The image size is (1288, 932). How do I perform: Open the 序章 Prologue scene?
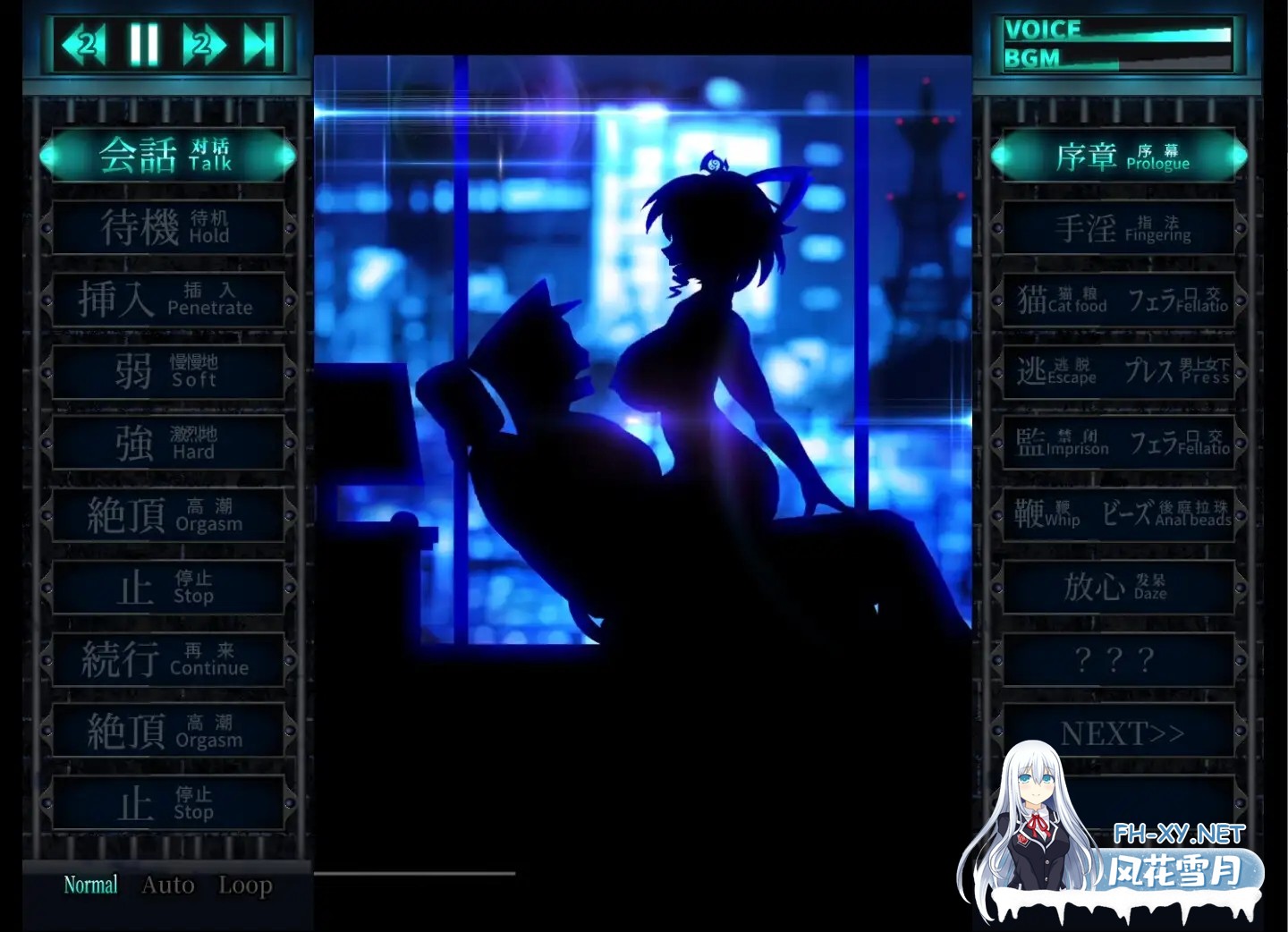(1118, 155)
